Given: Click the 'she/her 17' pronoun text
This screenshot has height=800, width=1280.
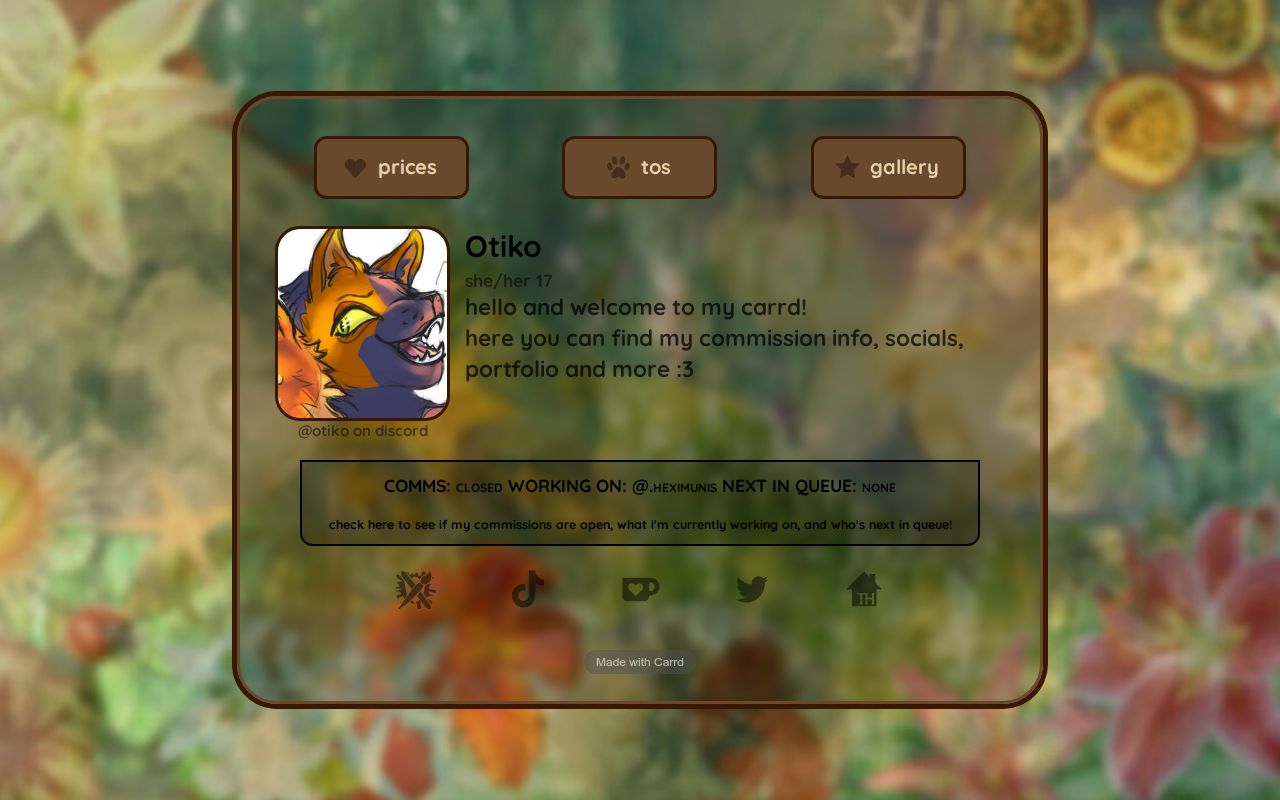Looking at the screenshot, I should (x=508, y=281).
